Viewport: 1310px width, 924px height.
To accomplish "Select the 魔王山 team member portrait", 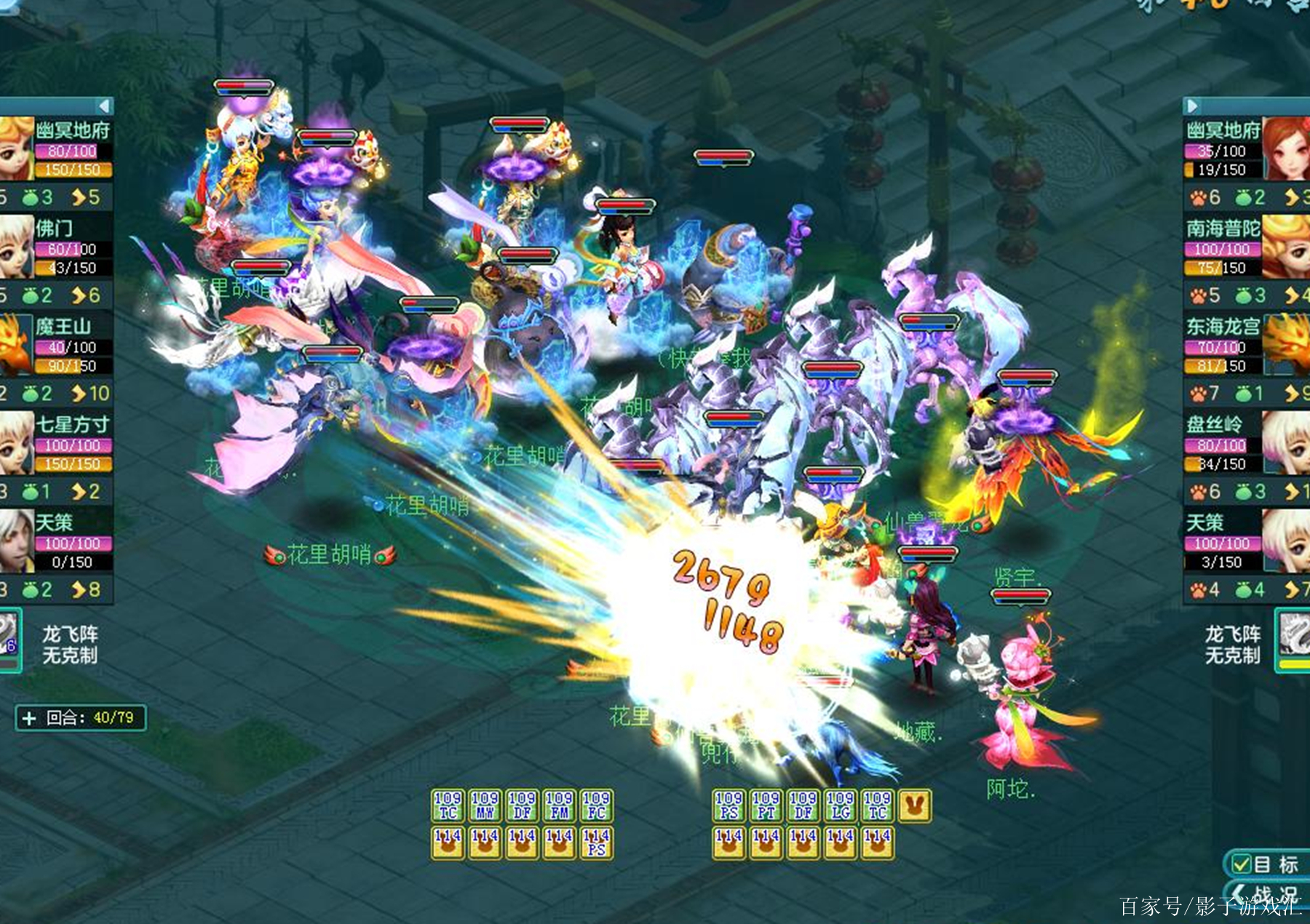I will [16, 346].
